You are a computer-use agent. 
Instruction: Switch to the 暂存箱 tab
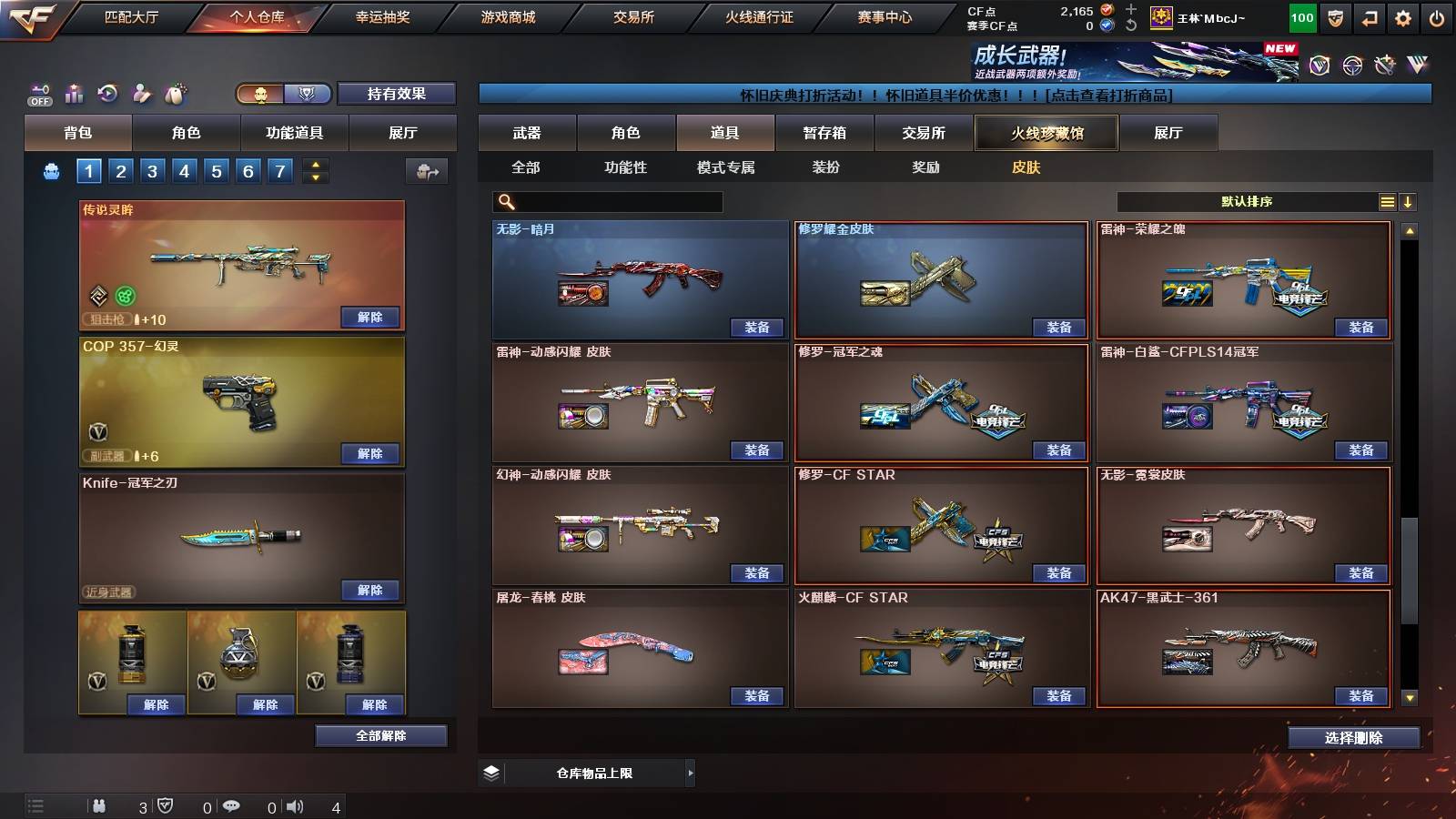(x=823, y=132)
